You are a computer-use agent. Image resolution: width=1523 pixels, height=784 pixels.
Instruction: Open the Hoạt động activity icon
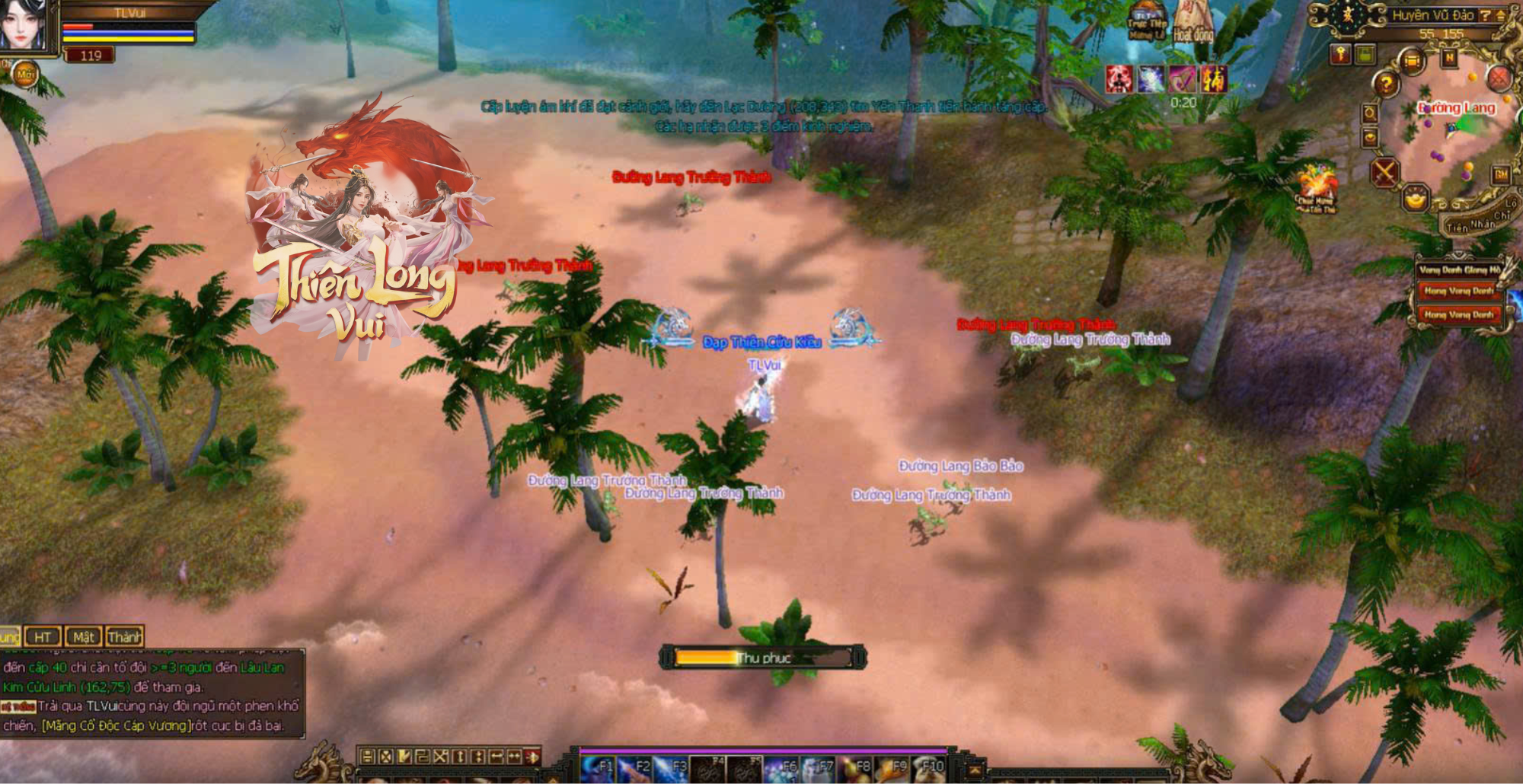1192,23
